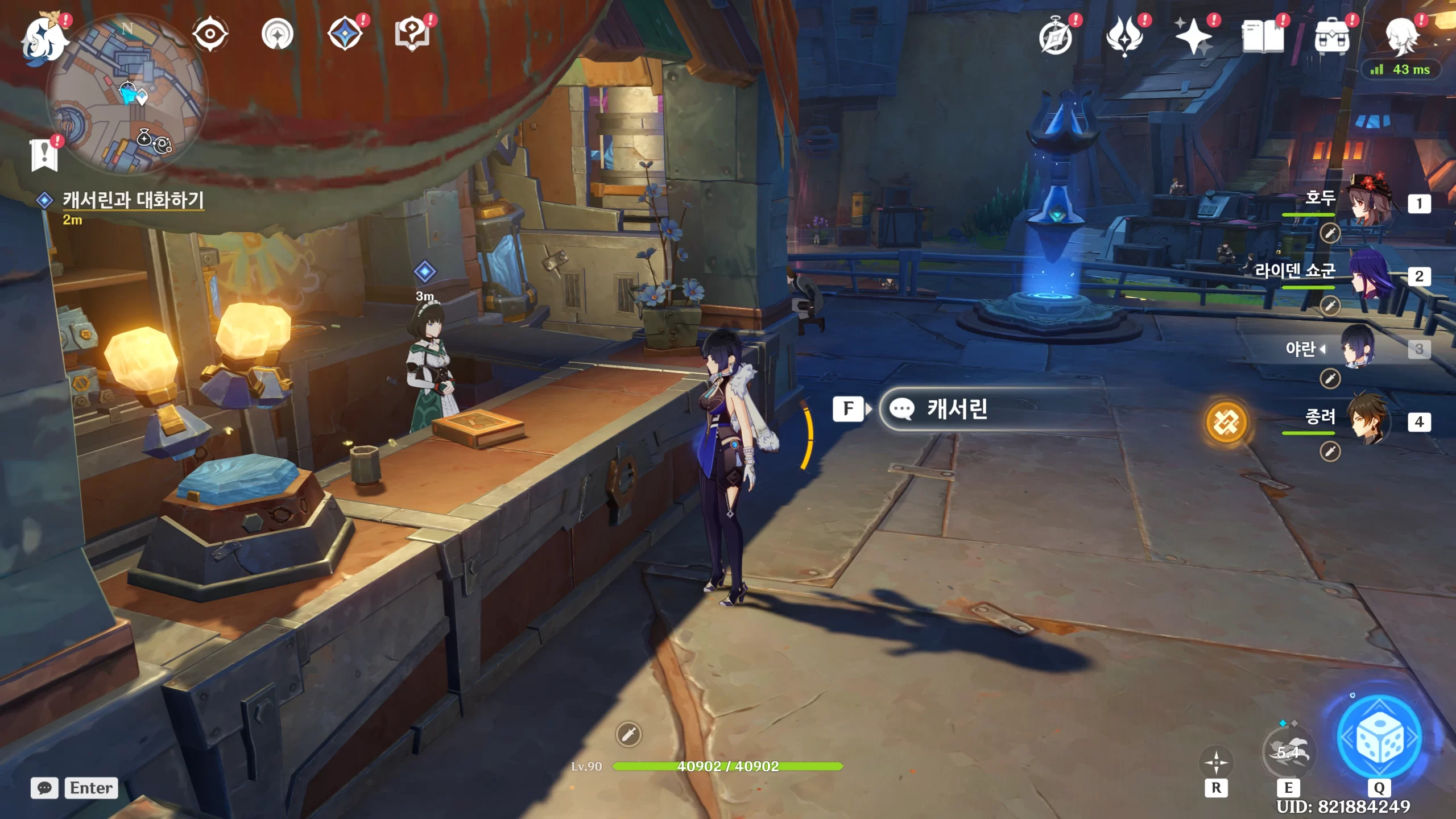Image resolution: width=1456 pixels, height=819 pixels.
Task: Open the Battle Pass compass icon
Action: [x=1055, y=37]
